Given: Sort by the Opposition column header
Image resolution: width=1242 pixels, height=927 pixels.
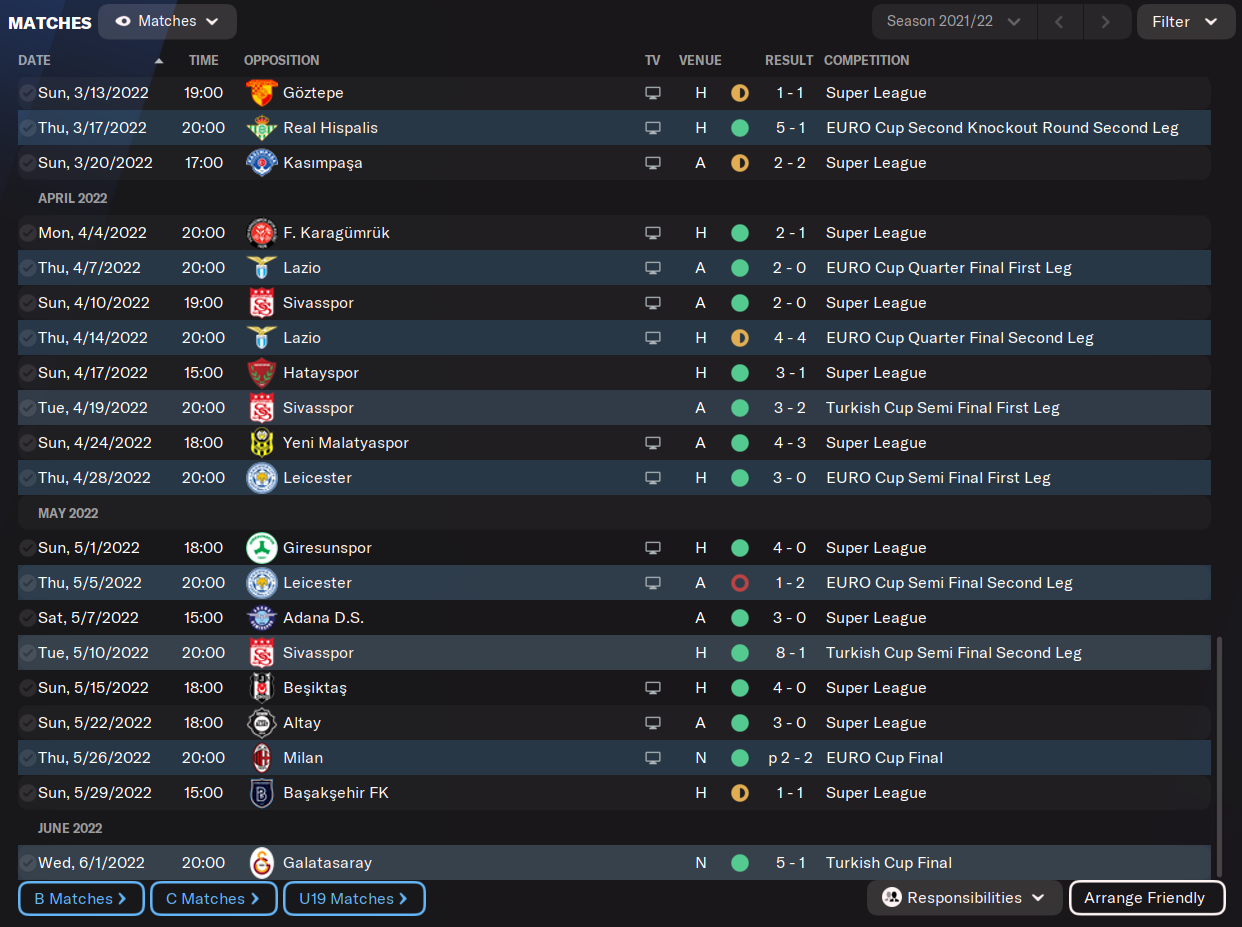Looking at the screenshot, I should (281, 60).
